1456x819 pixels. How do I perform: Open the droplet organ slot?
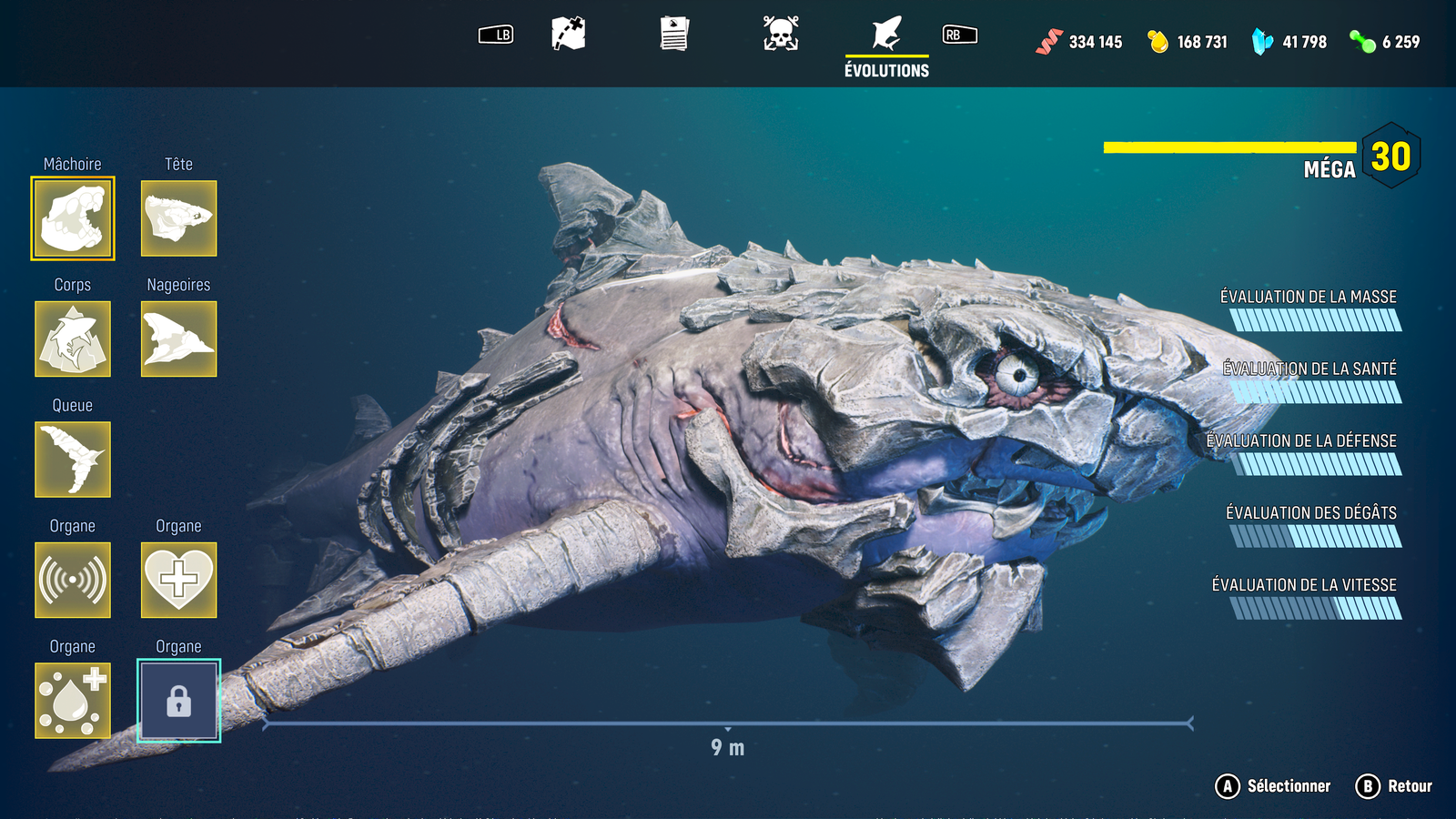click(73, 701)
